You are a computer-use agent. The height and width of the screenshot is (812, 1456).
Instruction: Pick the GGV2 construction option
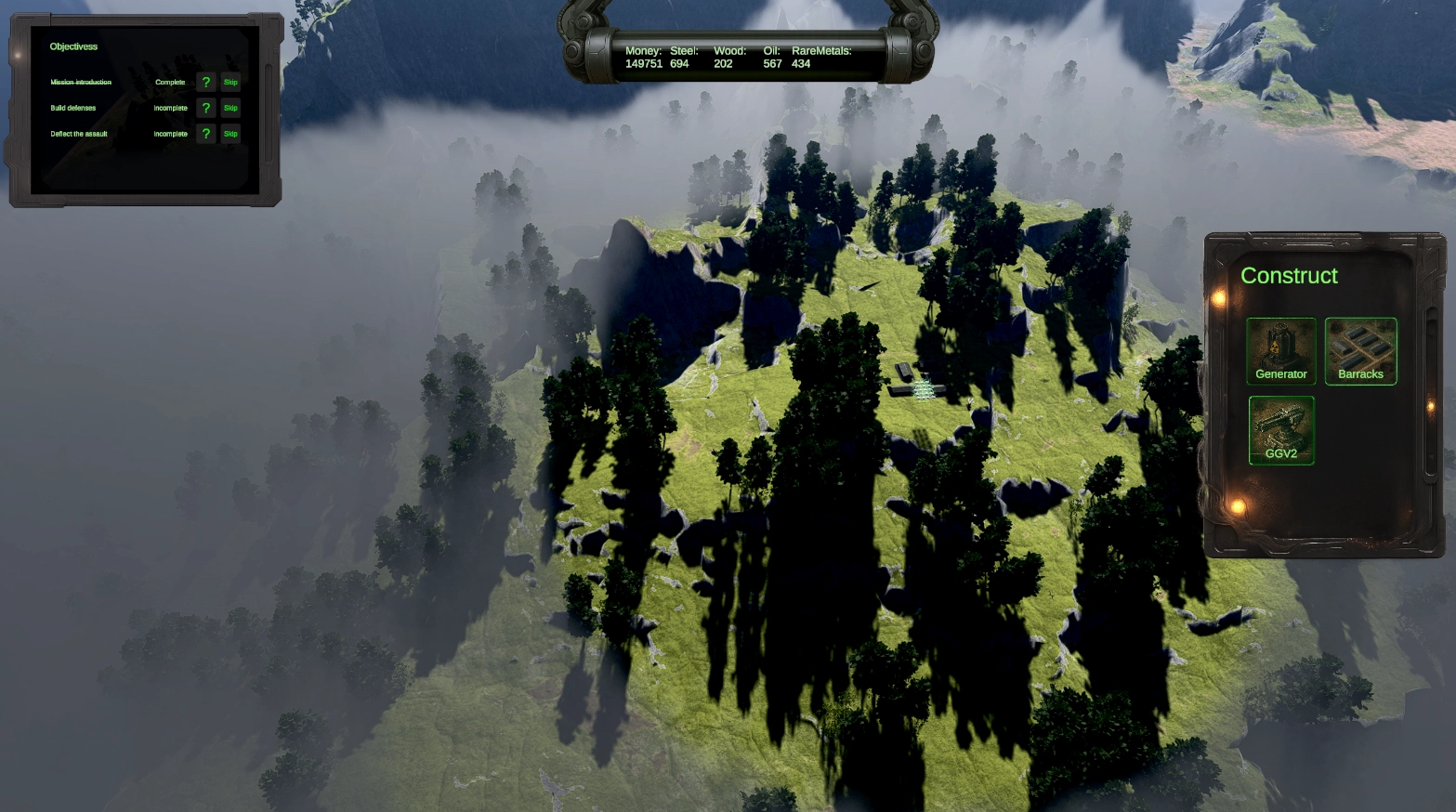point(1280,429)
